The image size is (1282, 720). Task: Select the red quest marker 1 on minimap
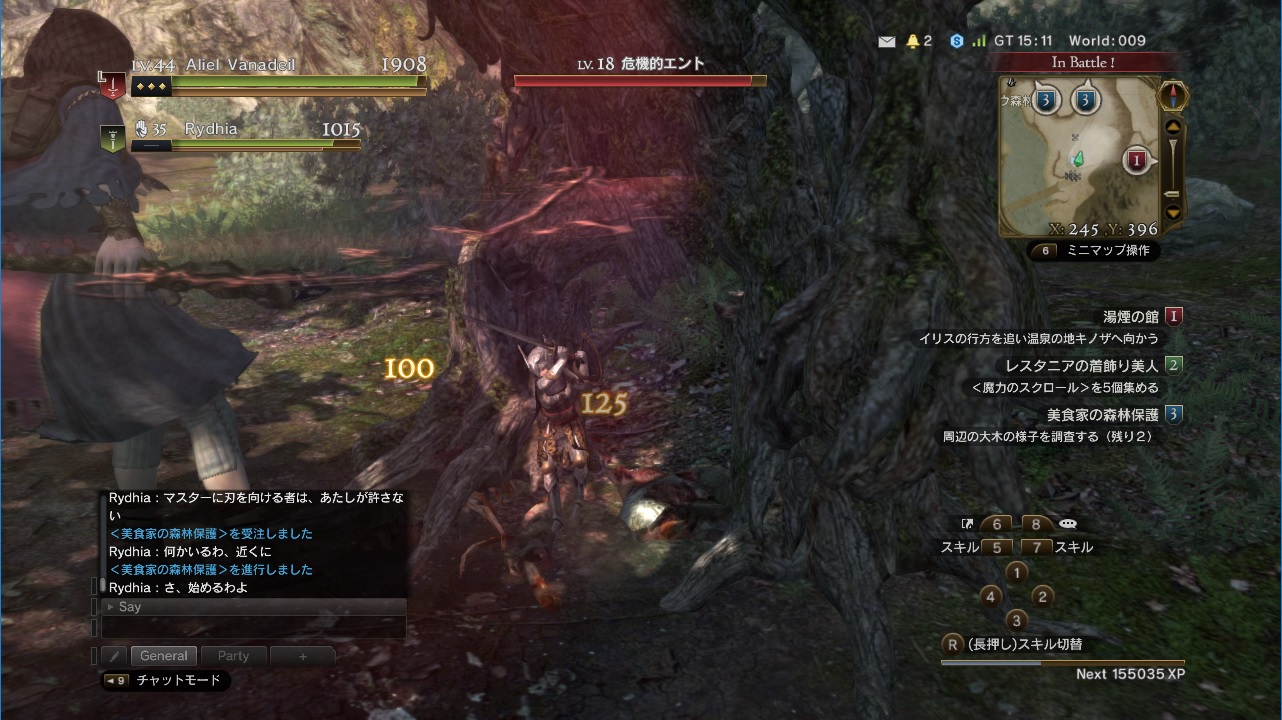(1136, 159)
